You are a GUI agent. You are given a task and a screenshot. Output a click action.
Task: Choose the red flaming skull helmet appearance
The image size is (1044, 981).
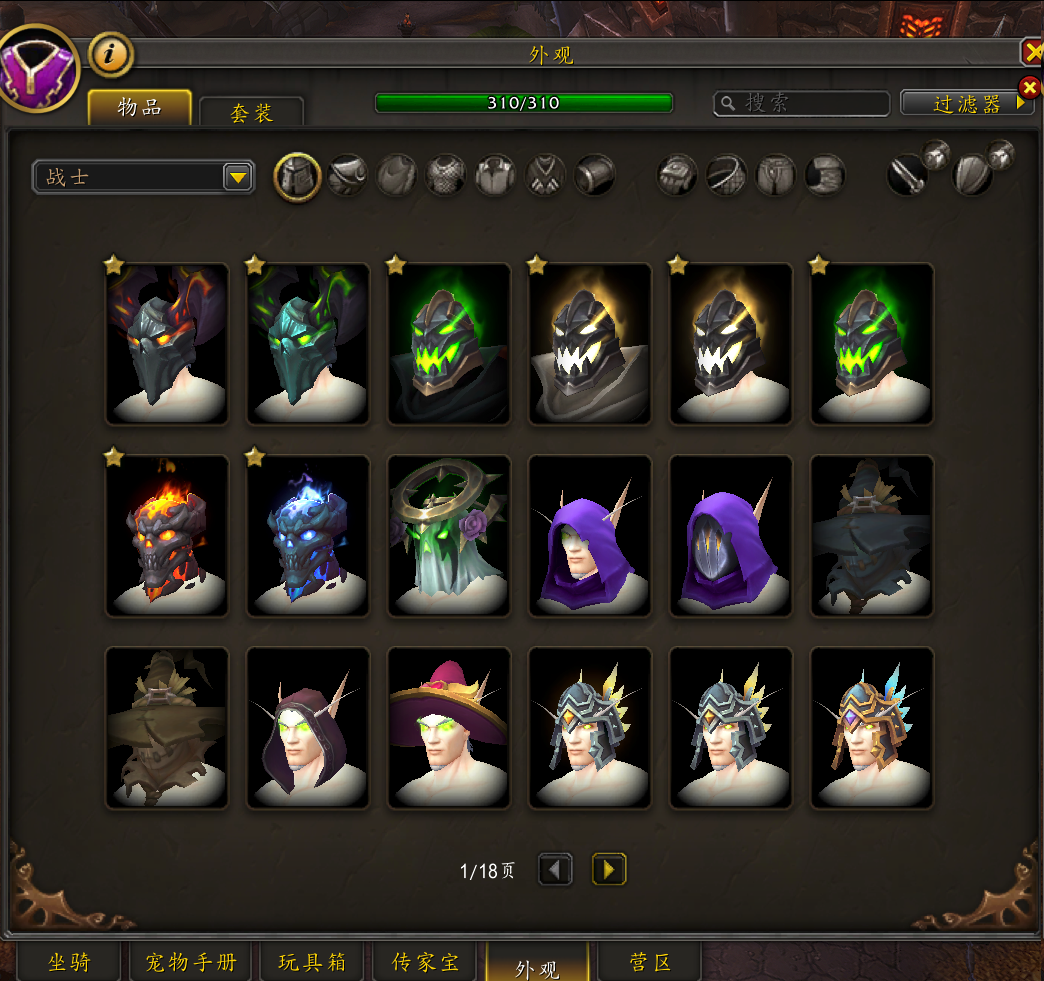point(167,536)
